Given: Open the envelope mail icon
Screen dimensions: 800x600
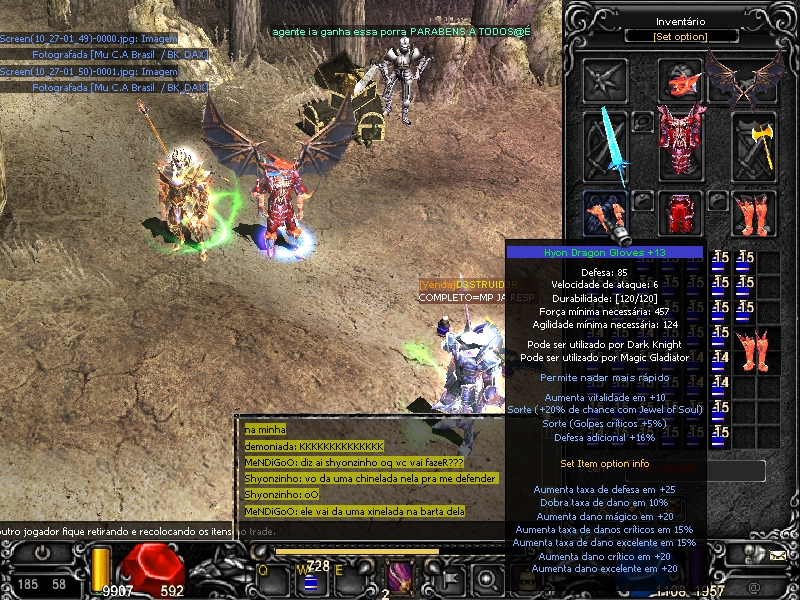Looking at the screenshot, I should [777, 553].
